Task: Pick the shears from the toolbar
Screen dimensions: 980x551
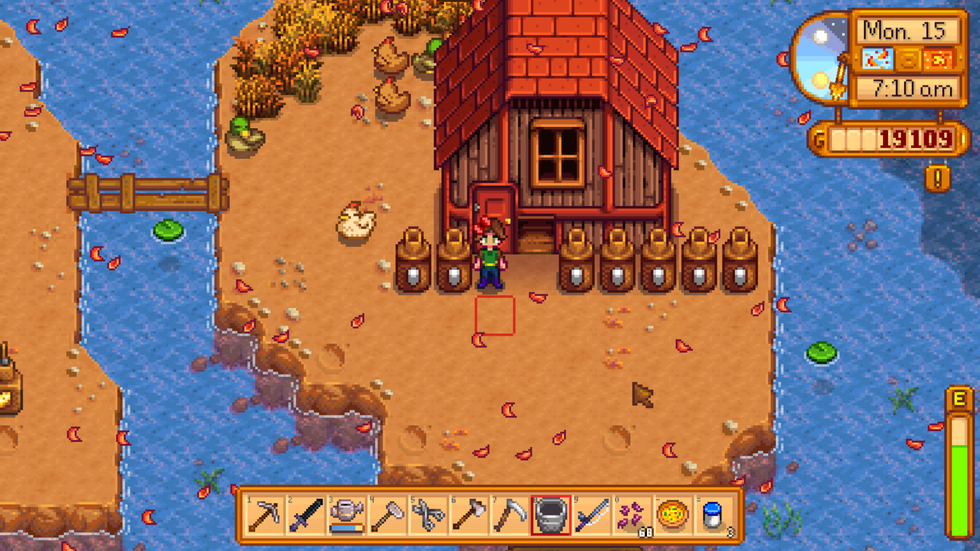Action: (429, 515)
